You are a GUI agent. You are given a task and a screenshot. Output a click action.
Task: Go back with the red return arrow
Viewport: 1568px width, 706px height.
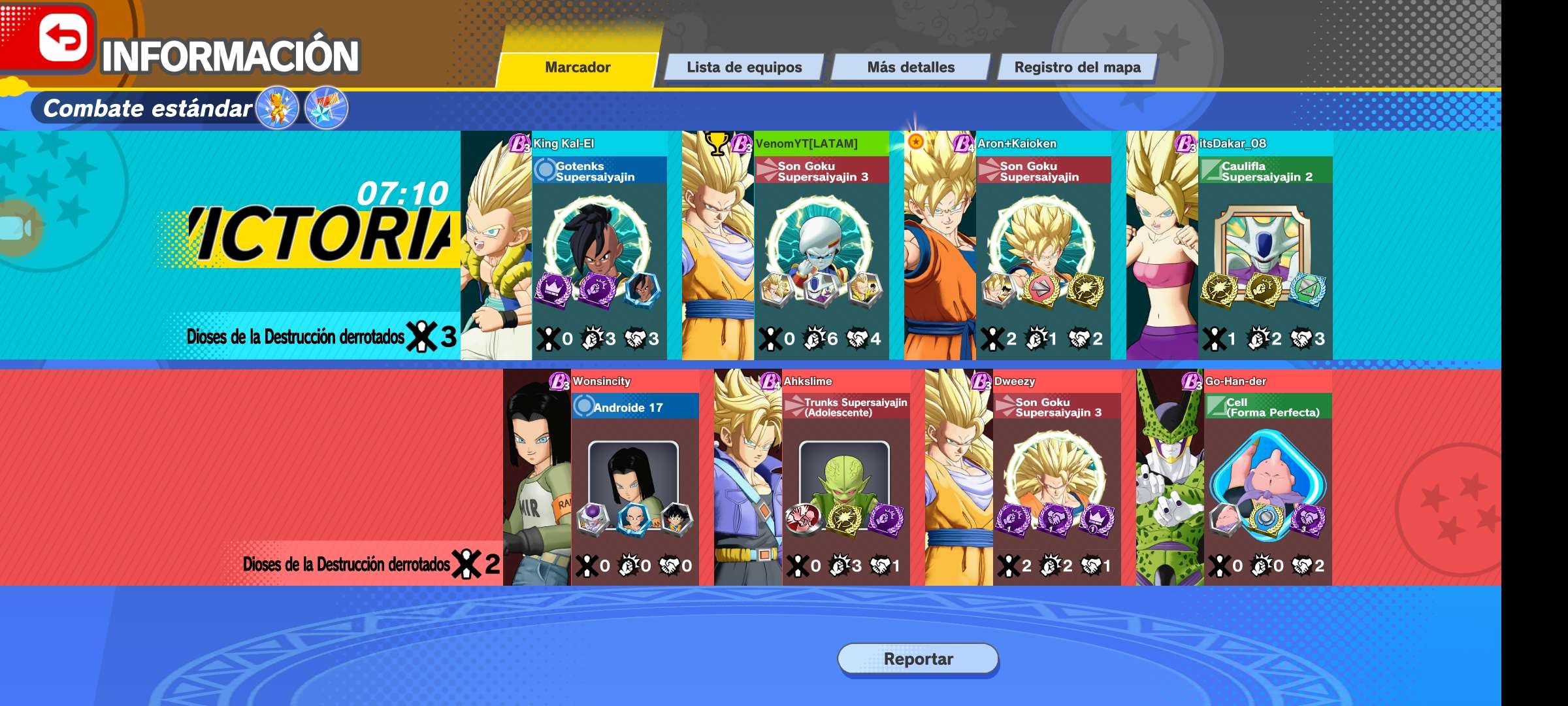point(63,38)
